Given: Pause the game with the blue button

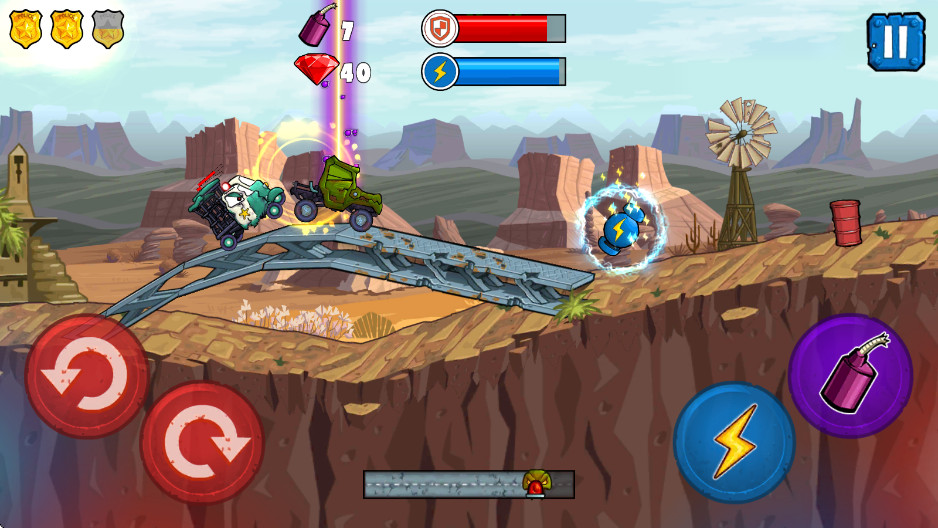Looking at the screenshot, I should (x=896, y=42).
